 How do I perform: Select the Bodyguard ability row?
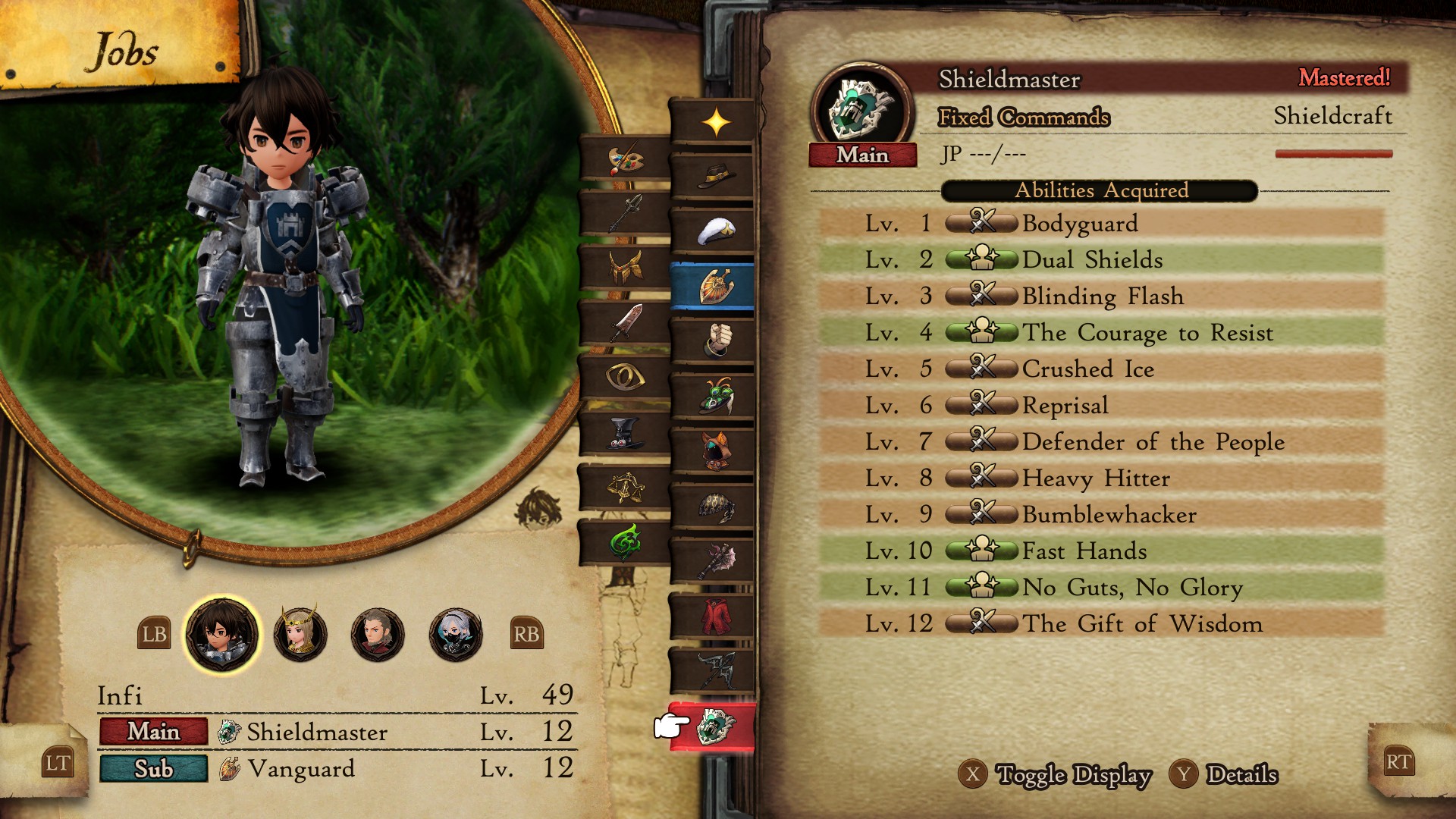1101,223
